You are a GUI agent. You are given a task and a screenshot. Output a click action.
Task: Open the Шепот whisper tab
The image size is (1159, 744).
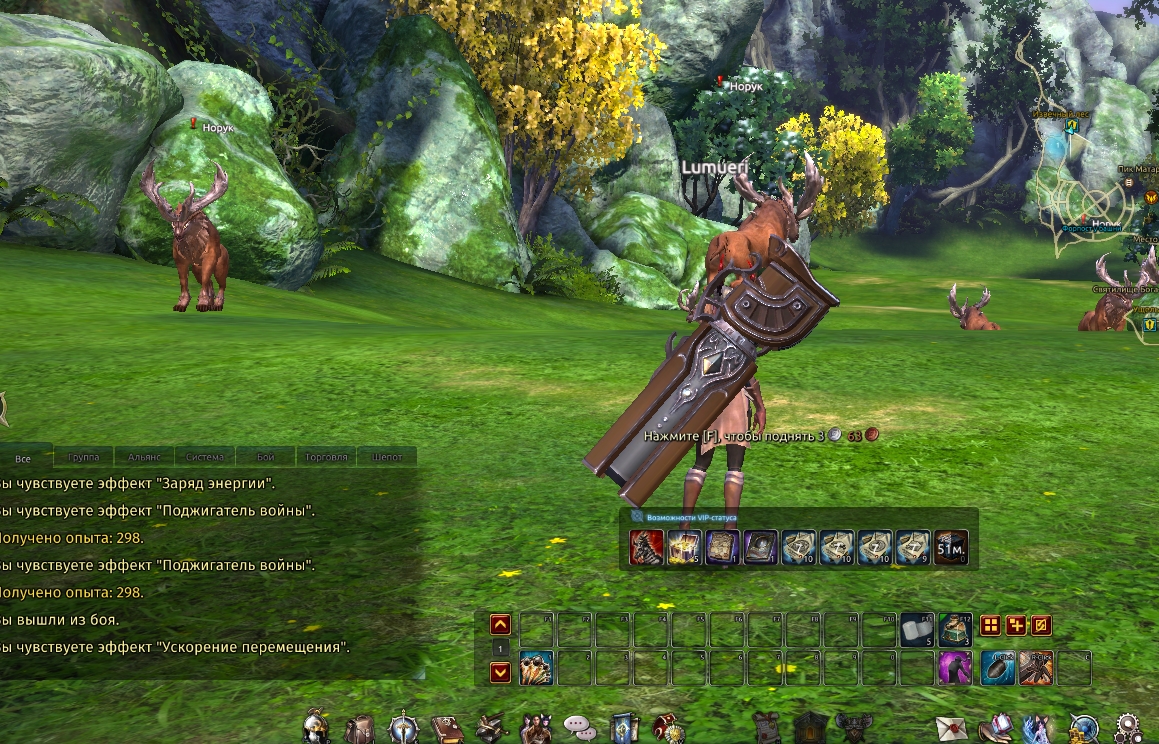click(387, 457)
